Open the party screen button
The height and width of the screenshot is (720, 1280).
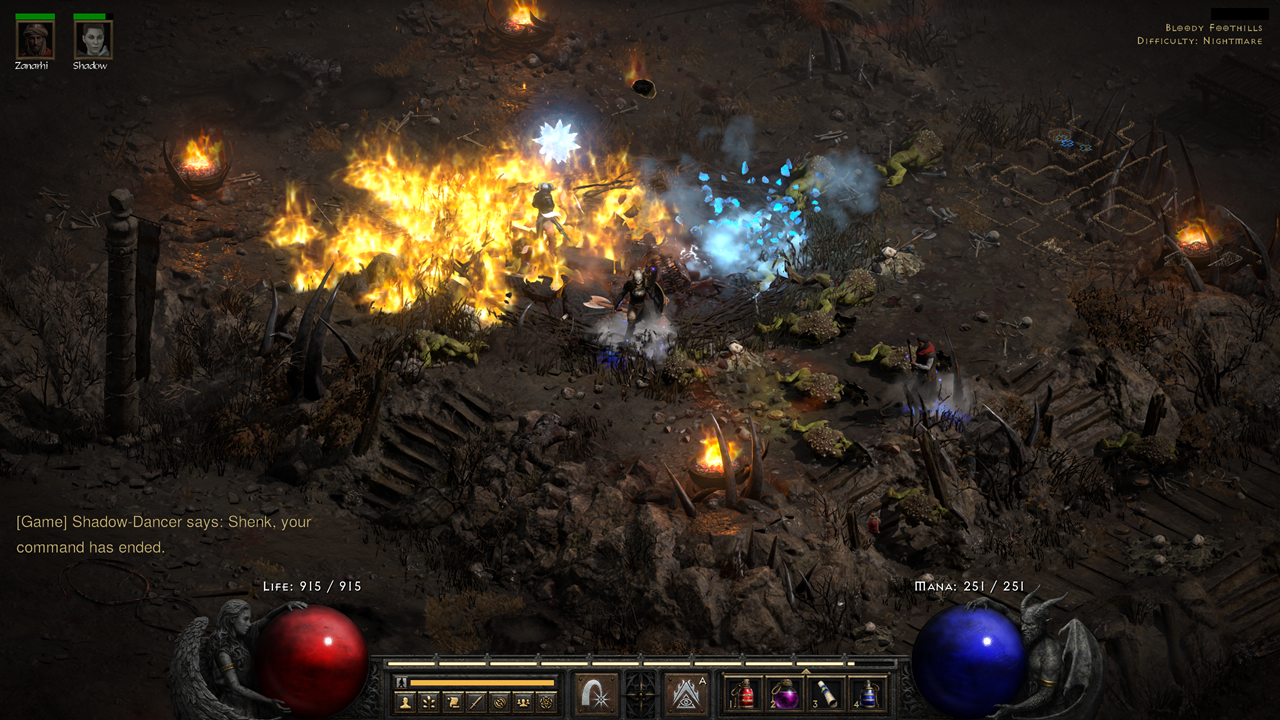point(523,702)
